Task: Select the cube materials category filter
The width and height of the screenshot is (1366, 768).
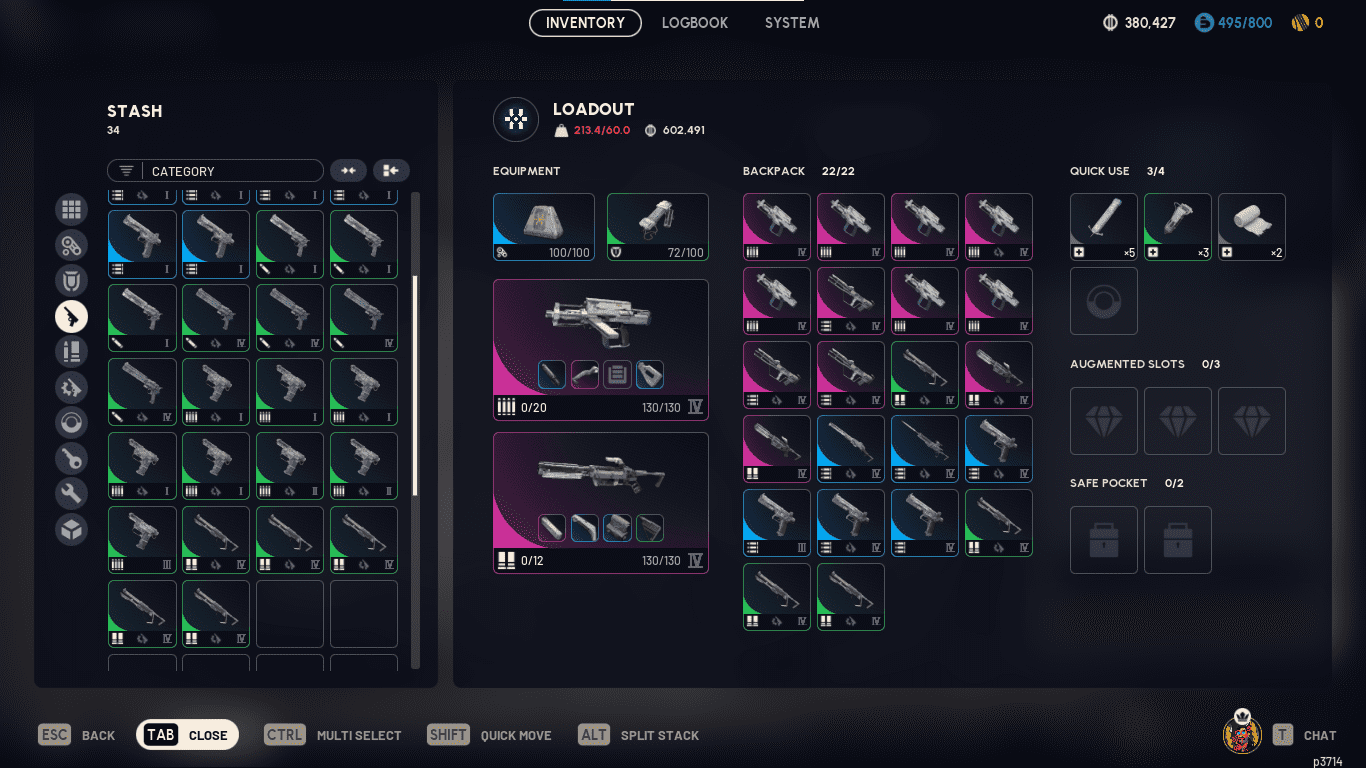Action: (x=71, y=529)
